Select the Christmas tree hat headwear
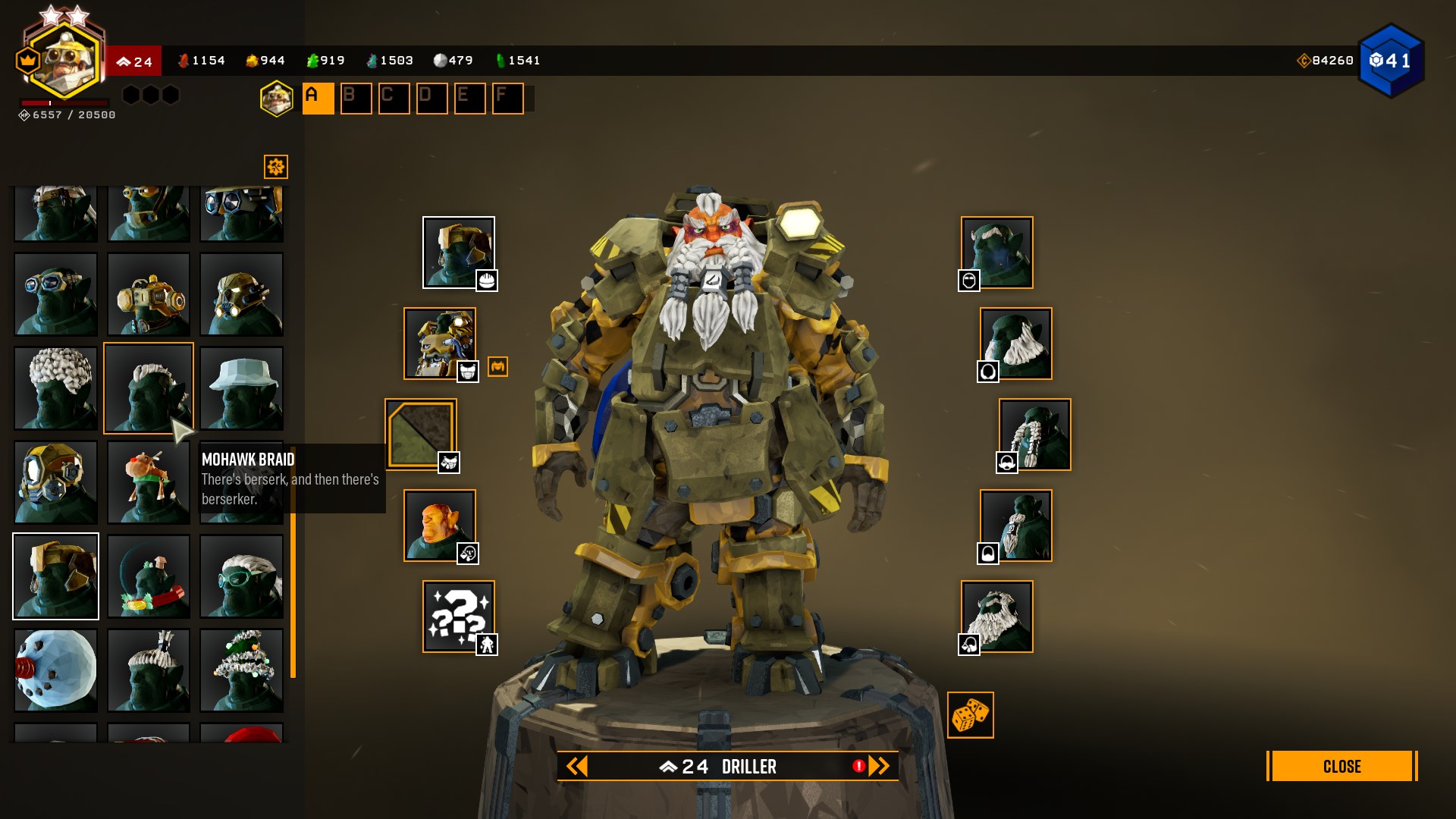 click(241, 670)
